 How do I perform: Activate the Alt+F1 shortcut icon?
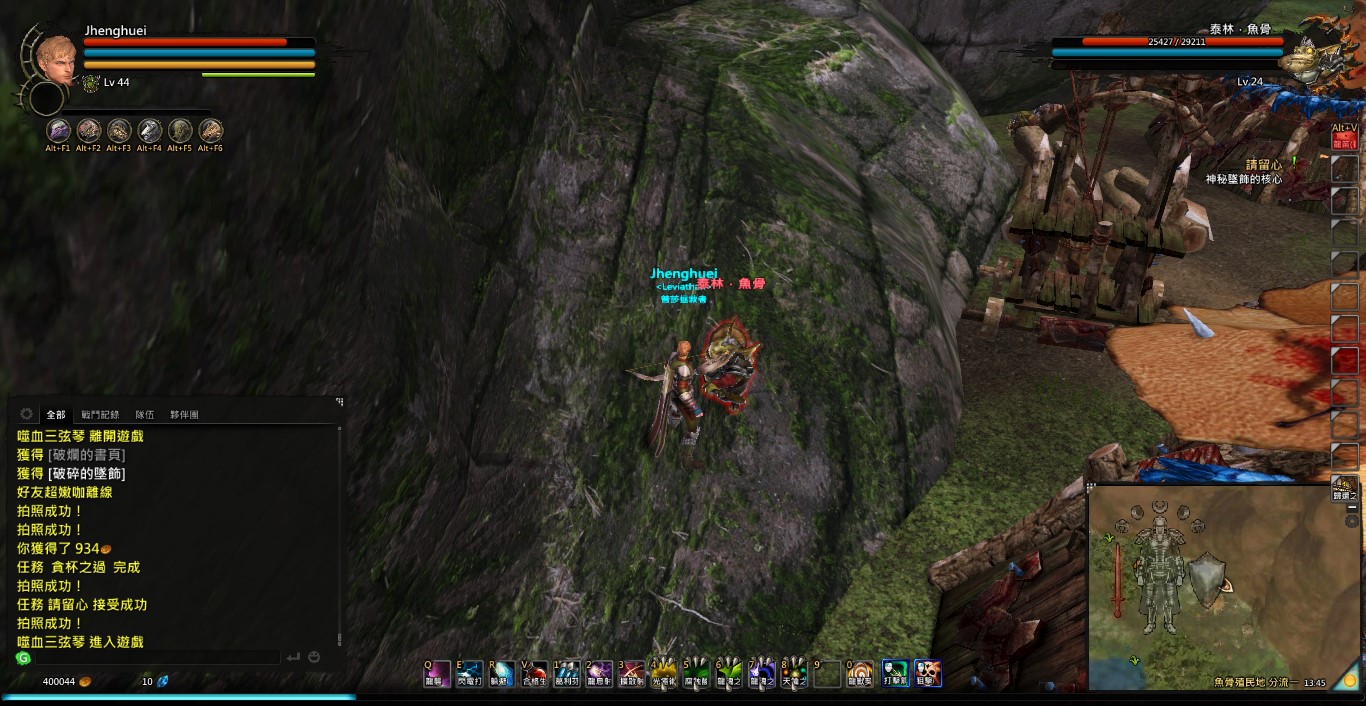click(58, 130)
